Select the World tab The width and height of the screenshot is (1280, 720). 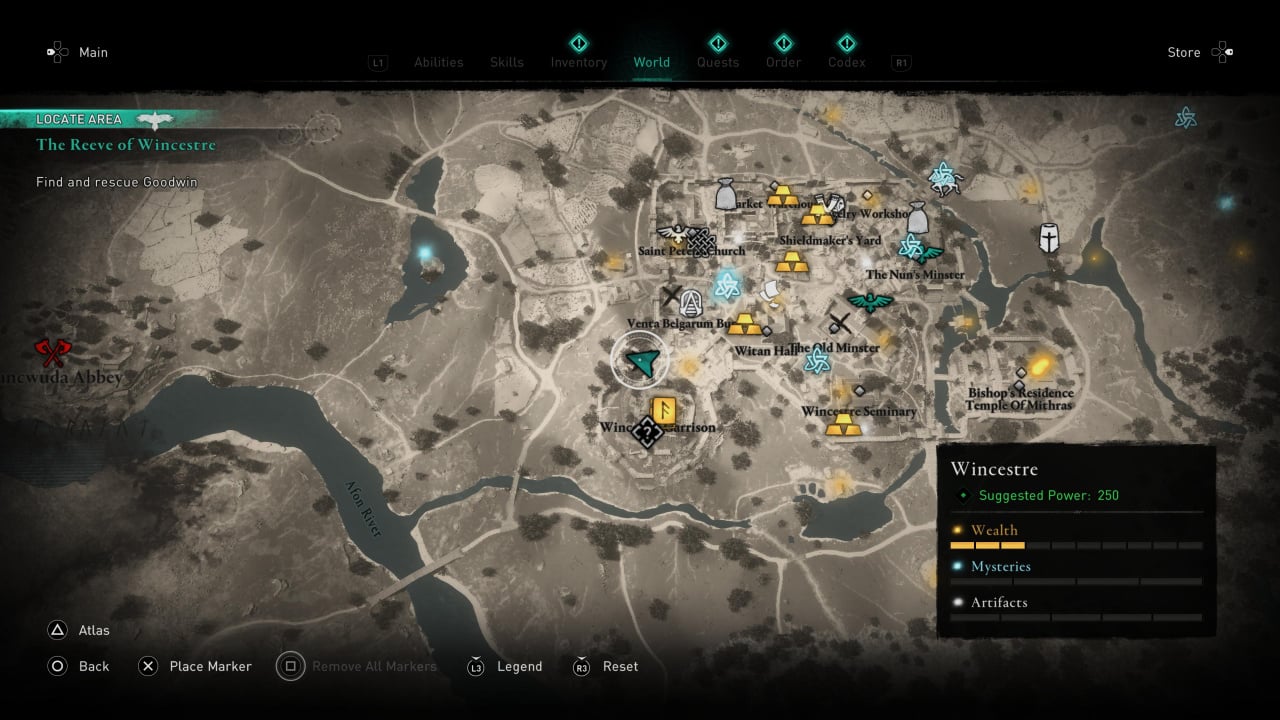pos(651,62)
